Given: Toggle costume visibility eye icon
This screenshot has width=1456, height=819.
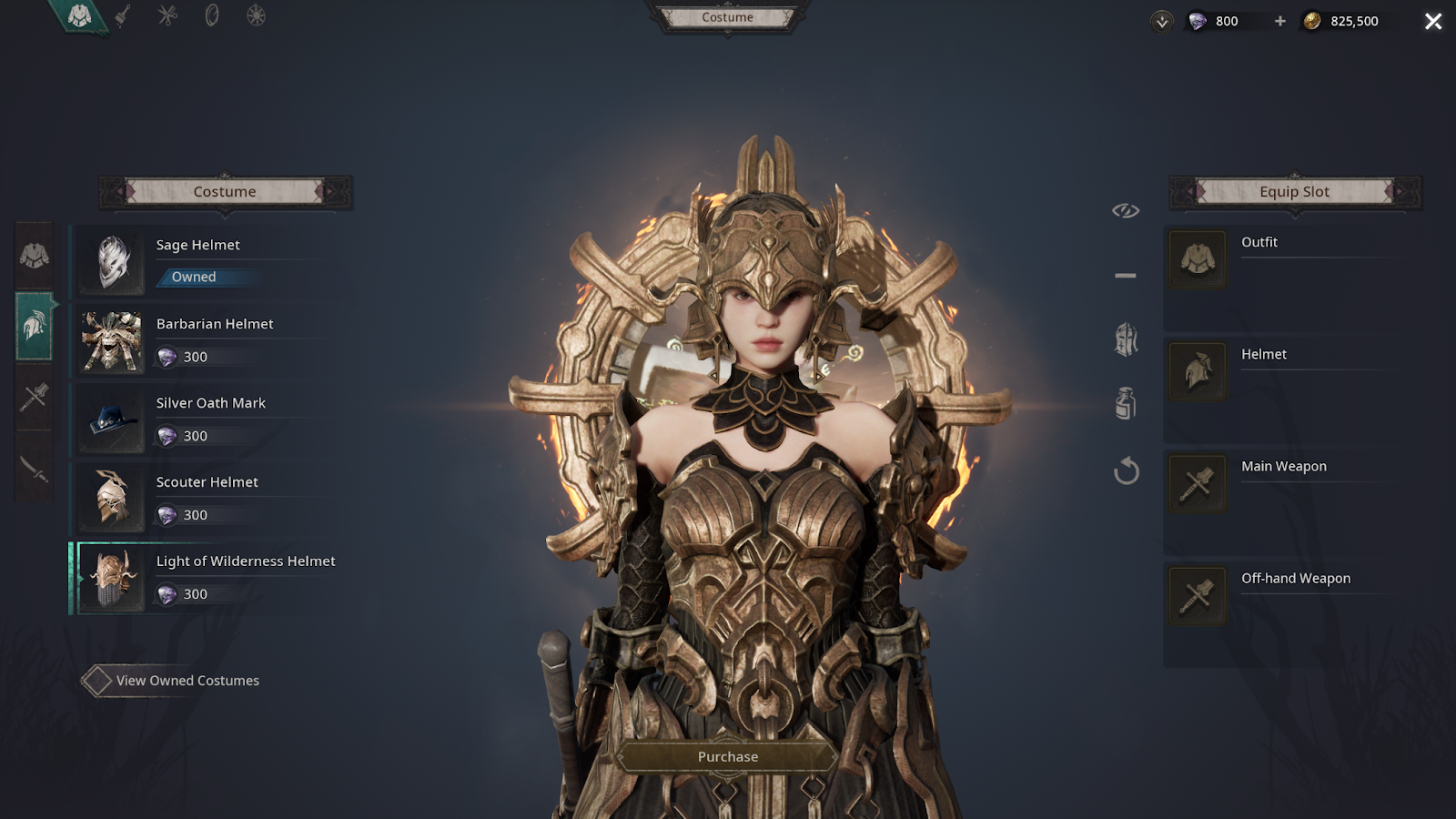Looking at the screenshot, I should coord(1126,210).
